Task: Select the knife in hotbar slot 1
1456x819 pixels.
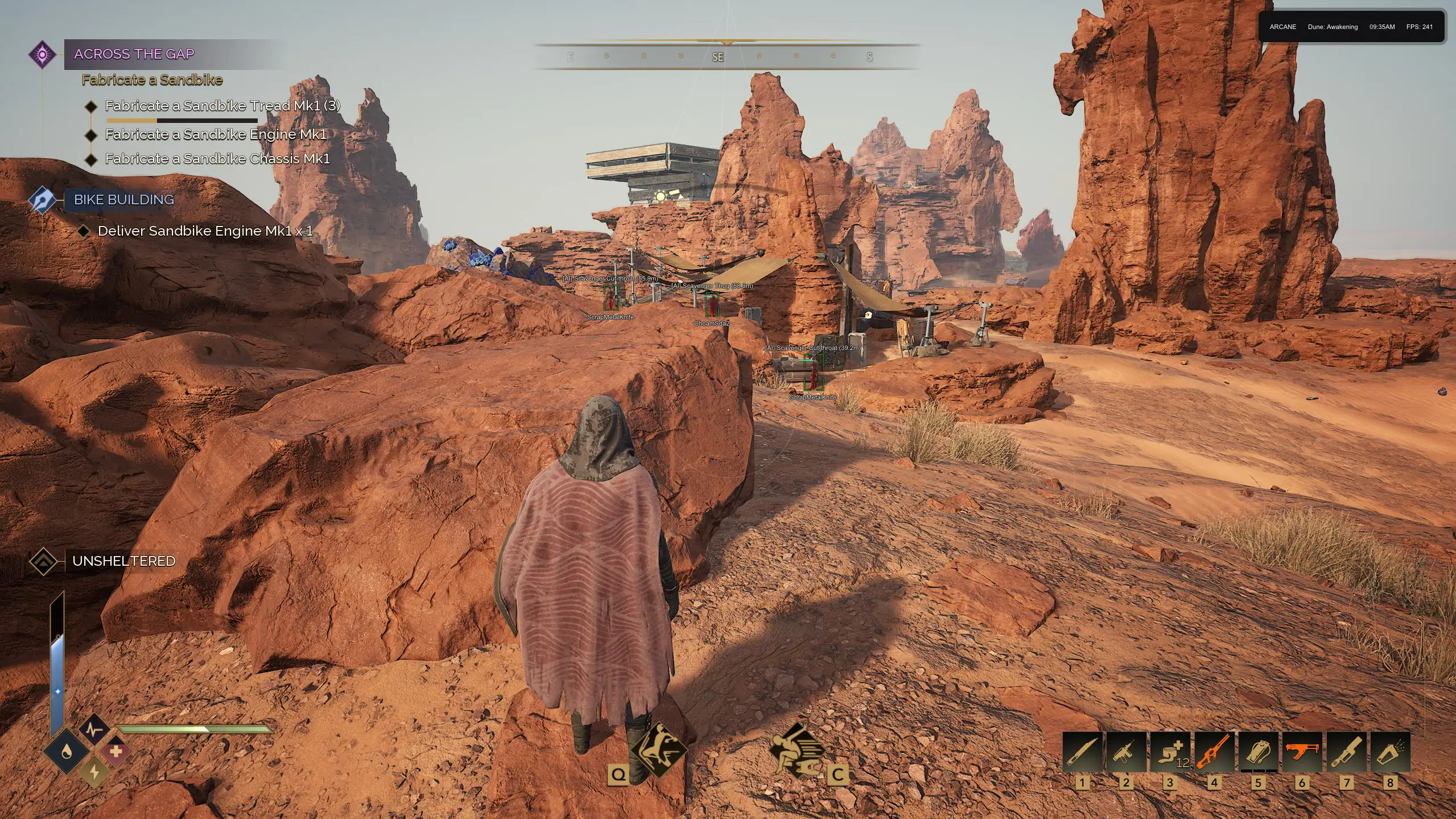Action: (x=1082, y=752)
